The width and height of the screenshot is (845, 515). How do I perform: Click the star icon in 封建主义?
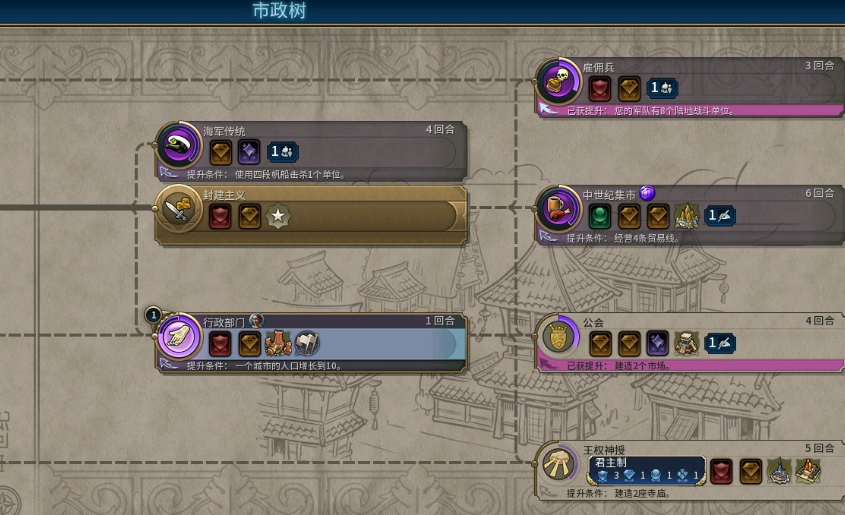click(278, 215)
